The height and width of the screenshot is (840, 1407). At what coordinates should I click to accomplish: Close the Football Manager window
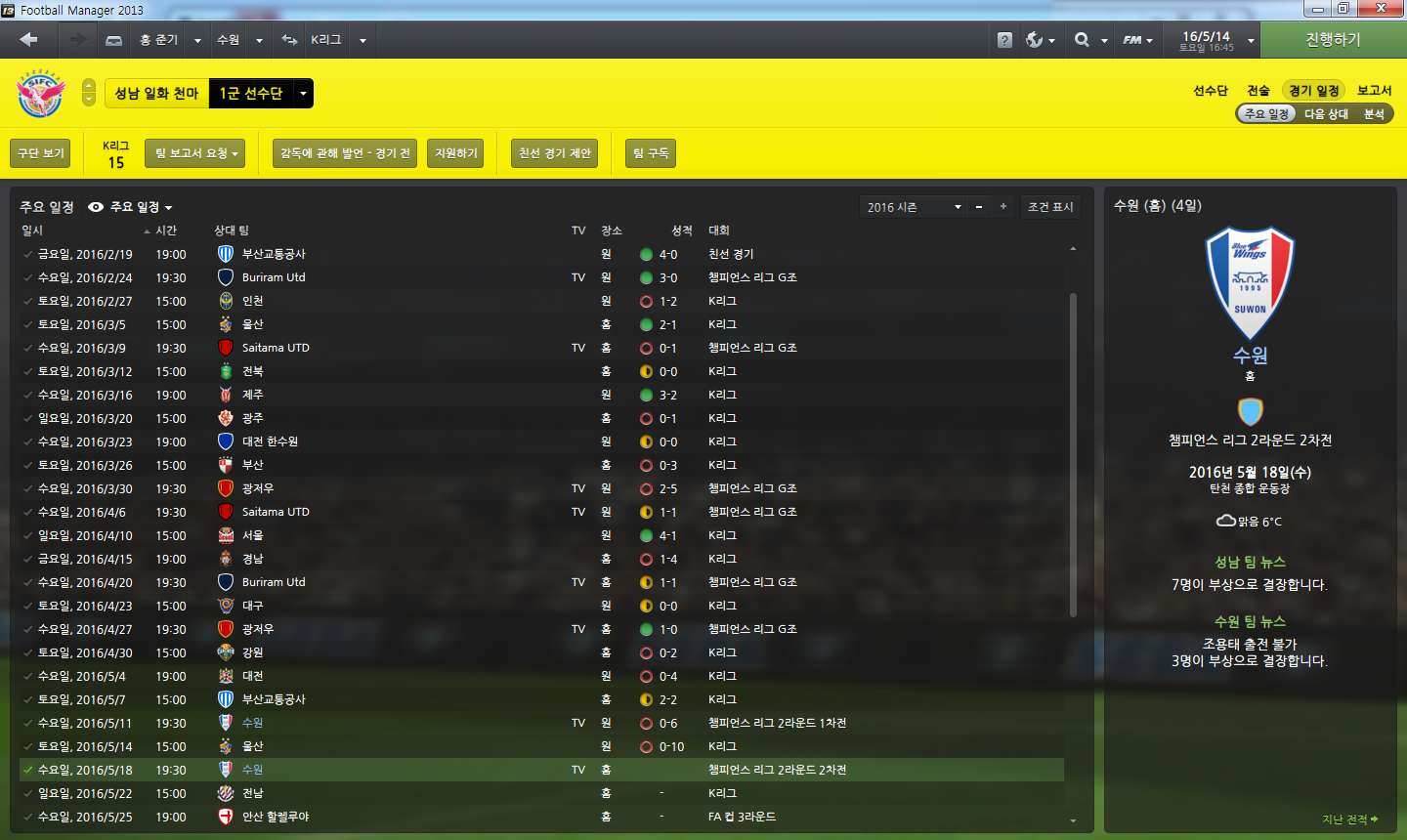1382,9
